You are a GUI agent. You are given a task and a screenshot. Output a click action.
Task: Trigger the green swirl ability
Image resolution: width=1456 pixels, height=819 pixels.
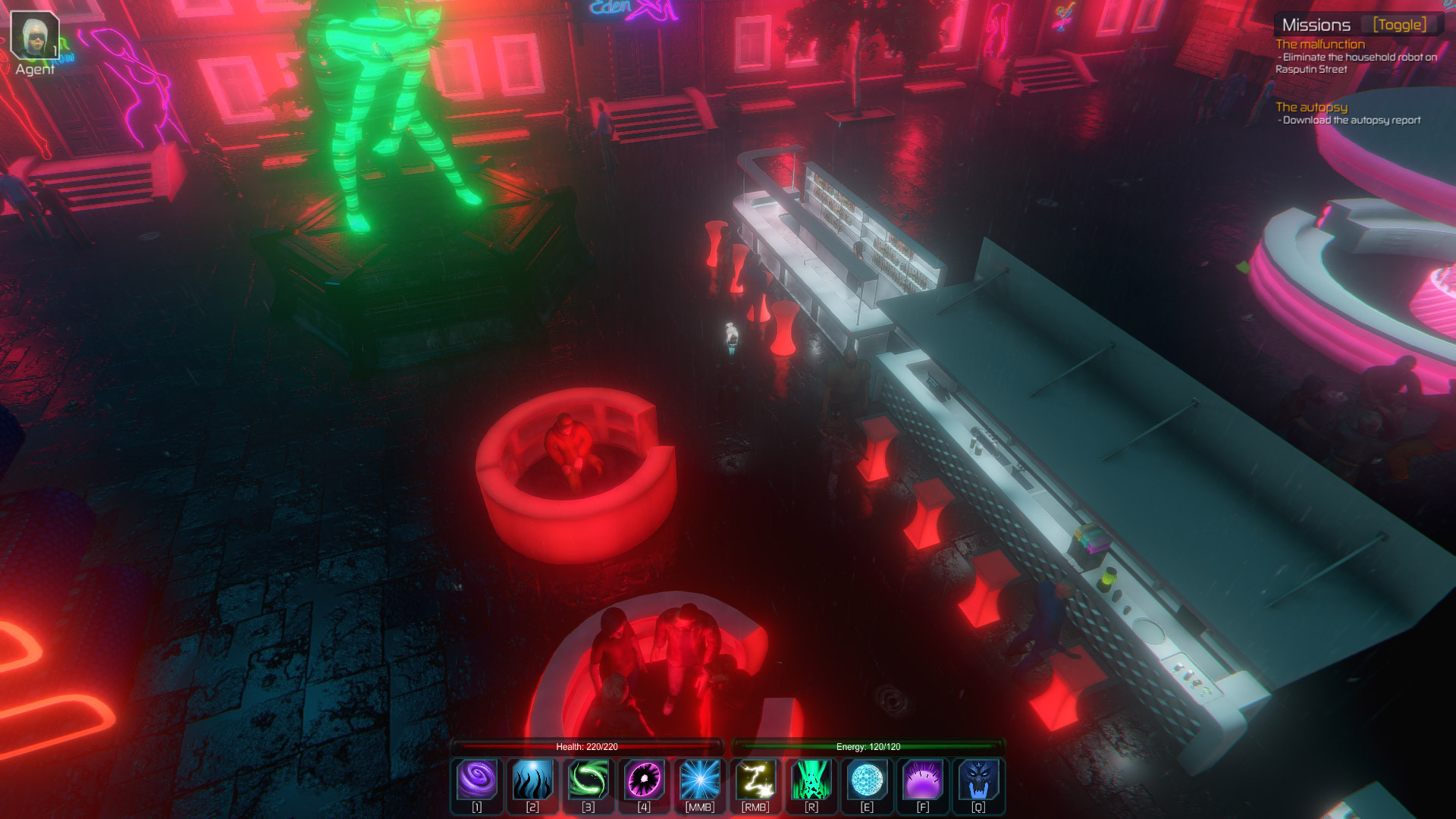588,780
